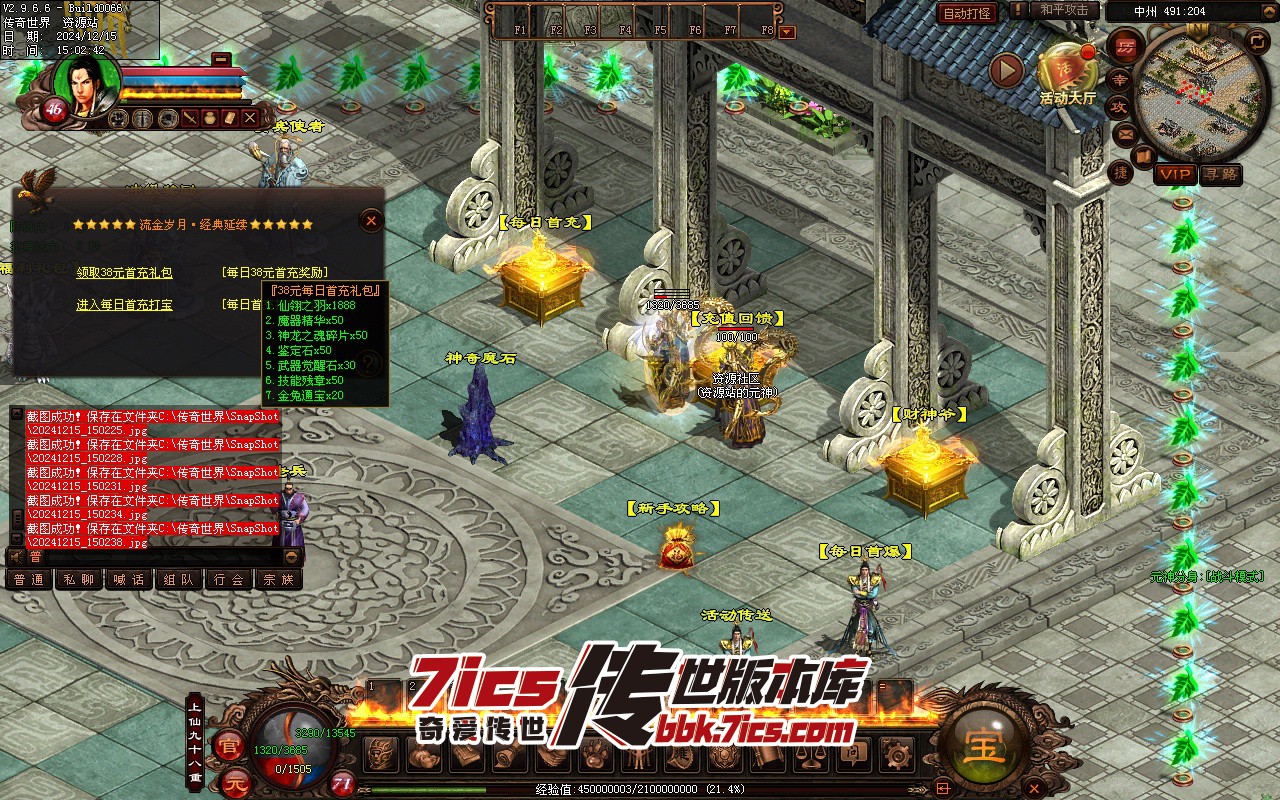1280x800 pixels.
Task: Toggle 自动打怪 auto-fight button
Action: [968, 13]
